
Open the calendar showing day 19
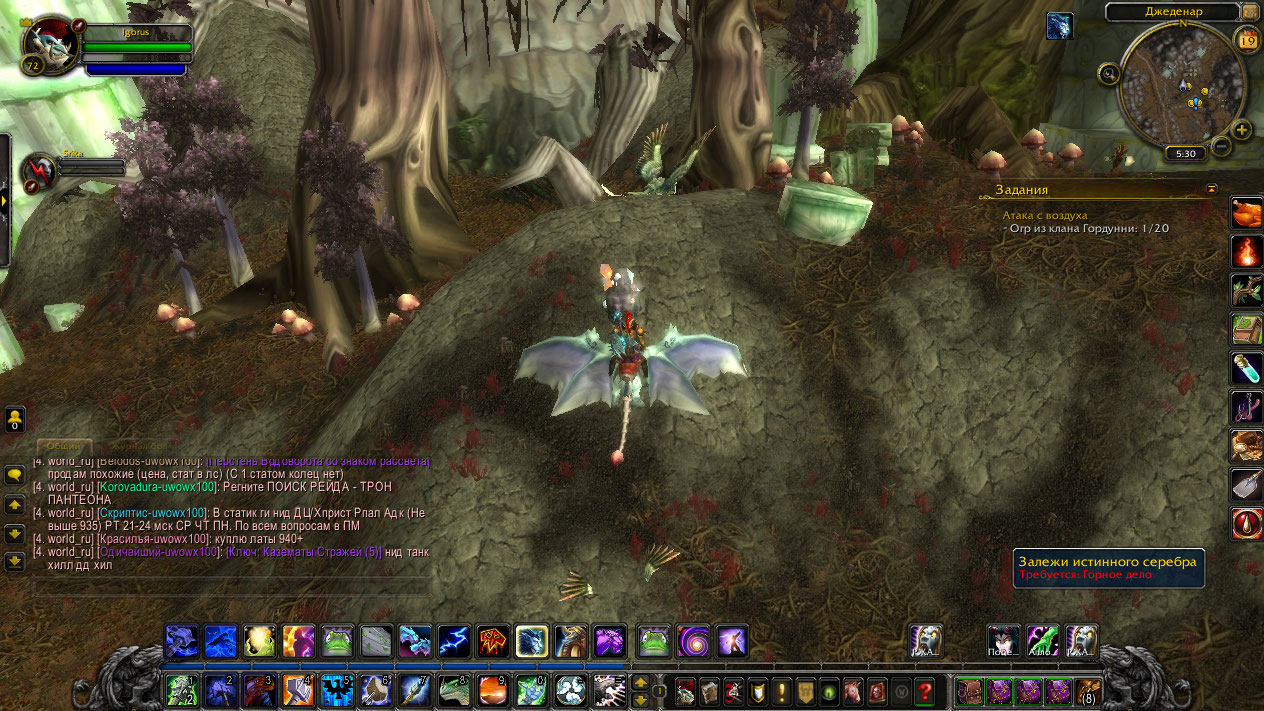click(x=1247, y=40)
